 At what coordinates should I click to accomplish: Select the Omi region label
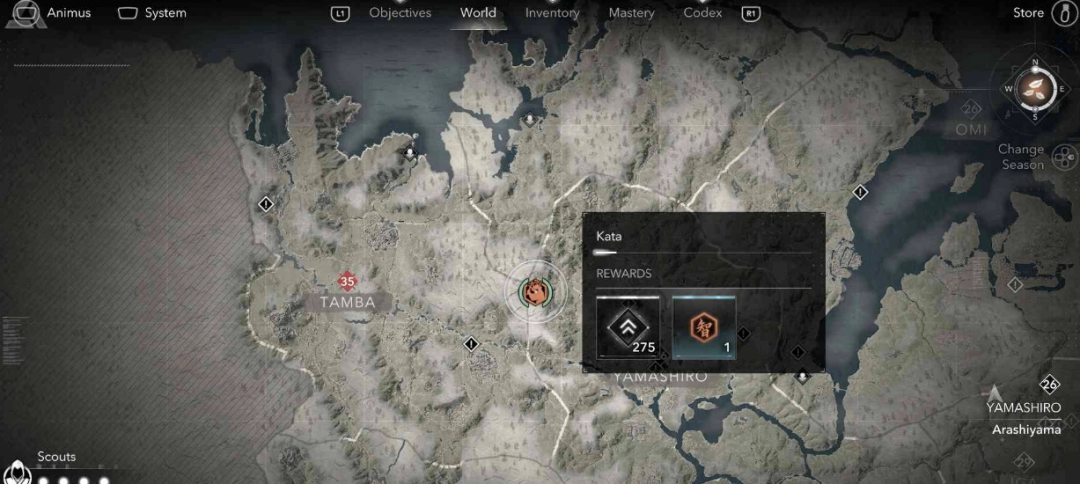970,129
